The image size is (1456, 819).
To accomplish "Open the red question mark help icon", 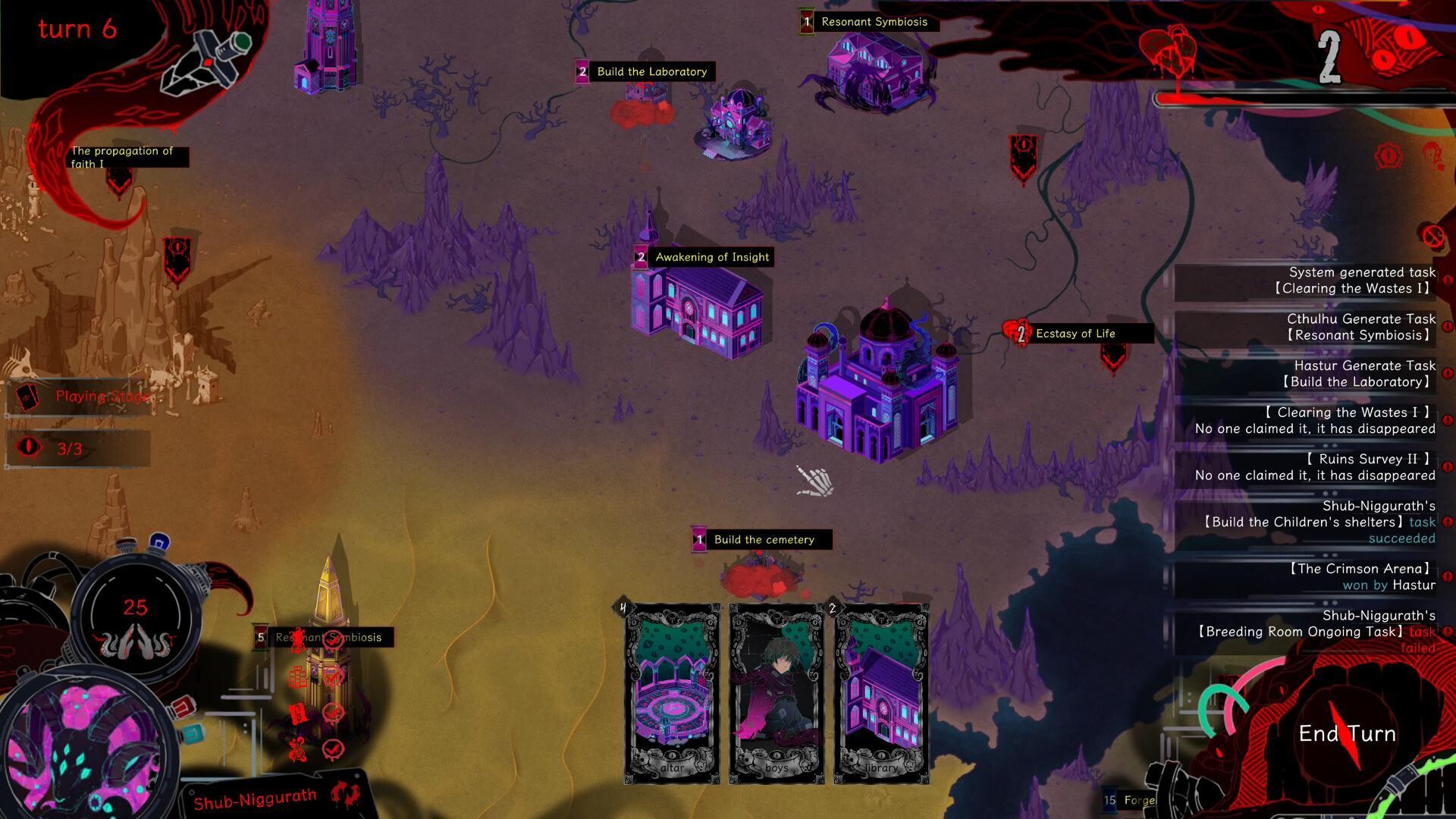I will pos(1431,155).
